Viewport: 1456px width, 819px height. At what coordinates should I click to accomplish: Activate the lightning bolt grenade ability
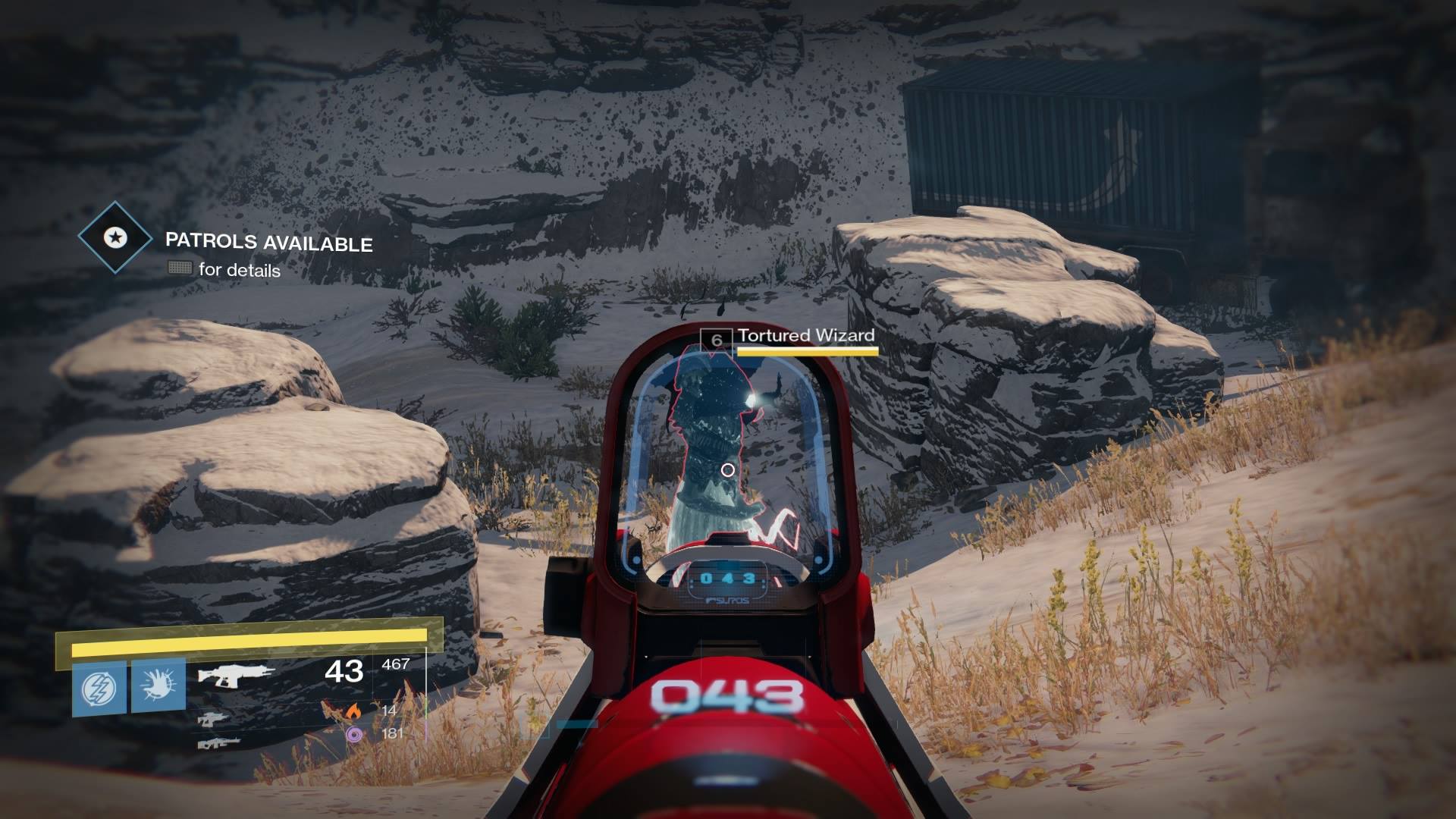click(99, 688)
